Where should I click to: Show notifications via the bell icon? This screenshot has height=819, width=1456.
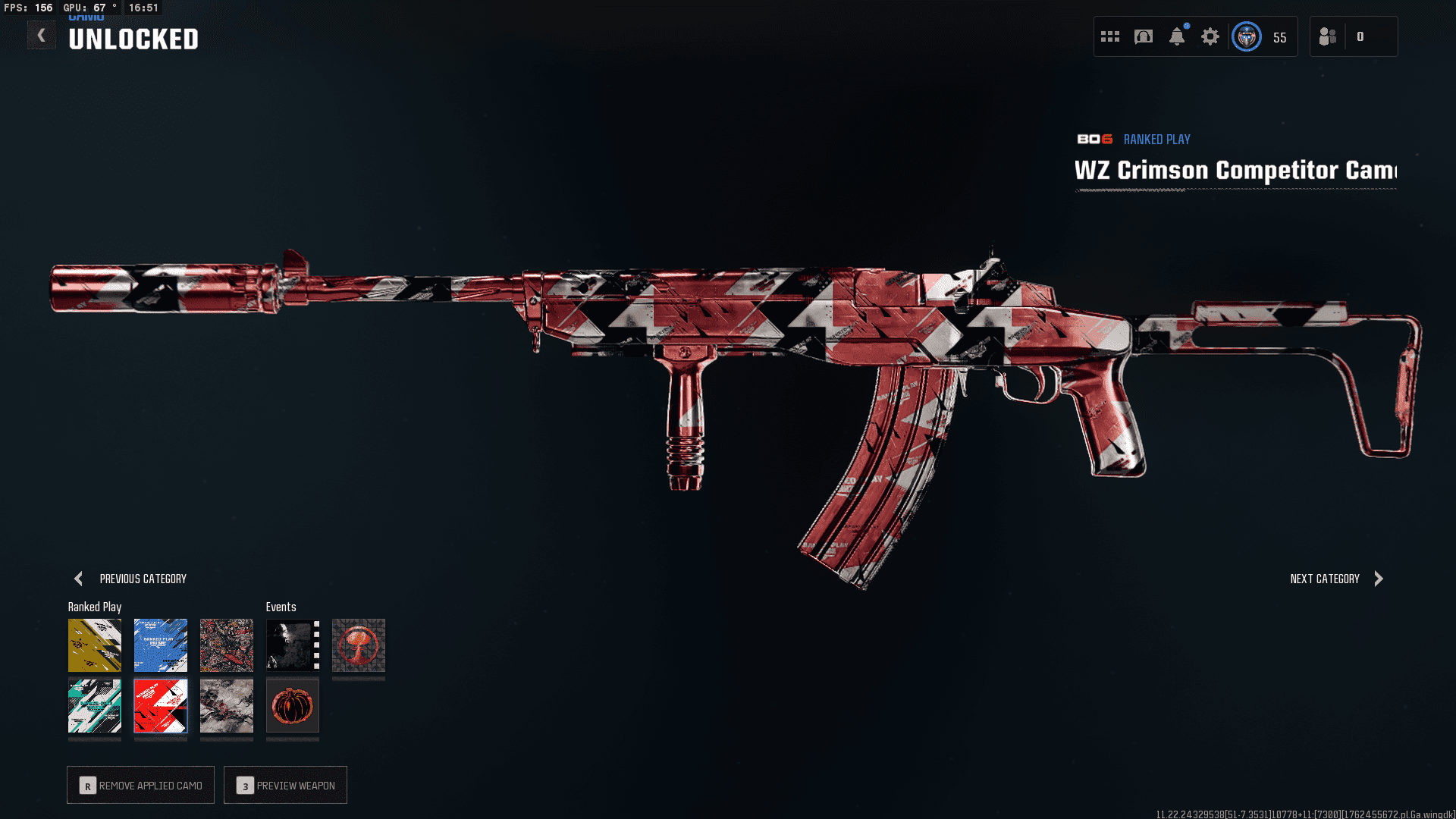click(1177, 36)
